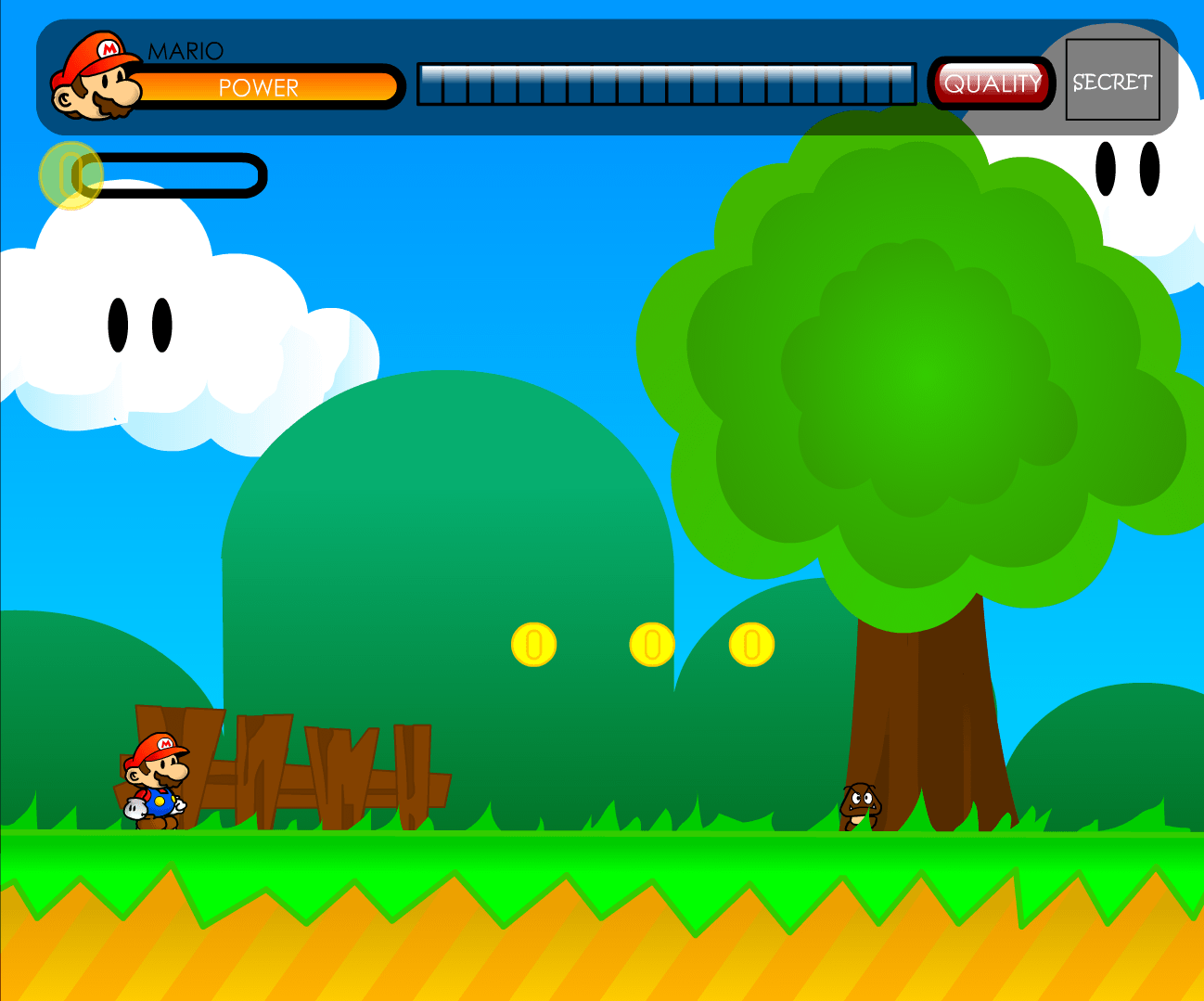Click the middle floating coin

652,645
